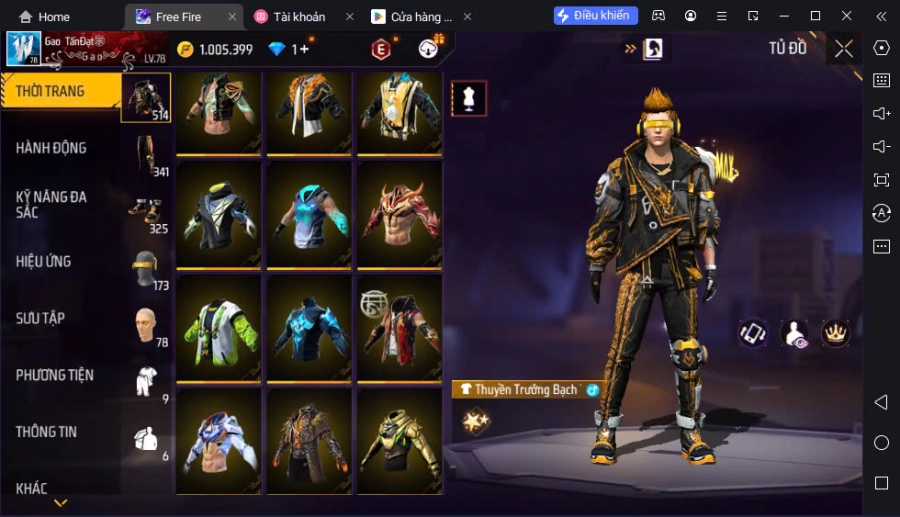Expand the category list with the down arrow
This screenshot has width=900, height=517.
click(x=61, y=503)
